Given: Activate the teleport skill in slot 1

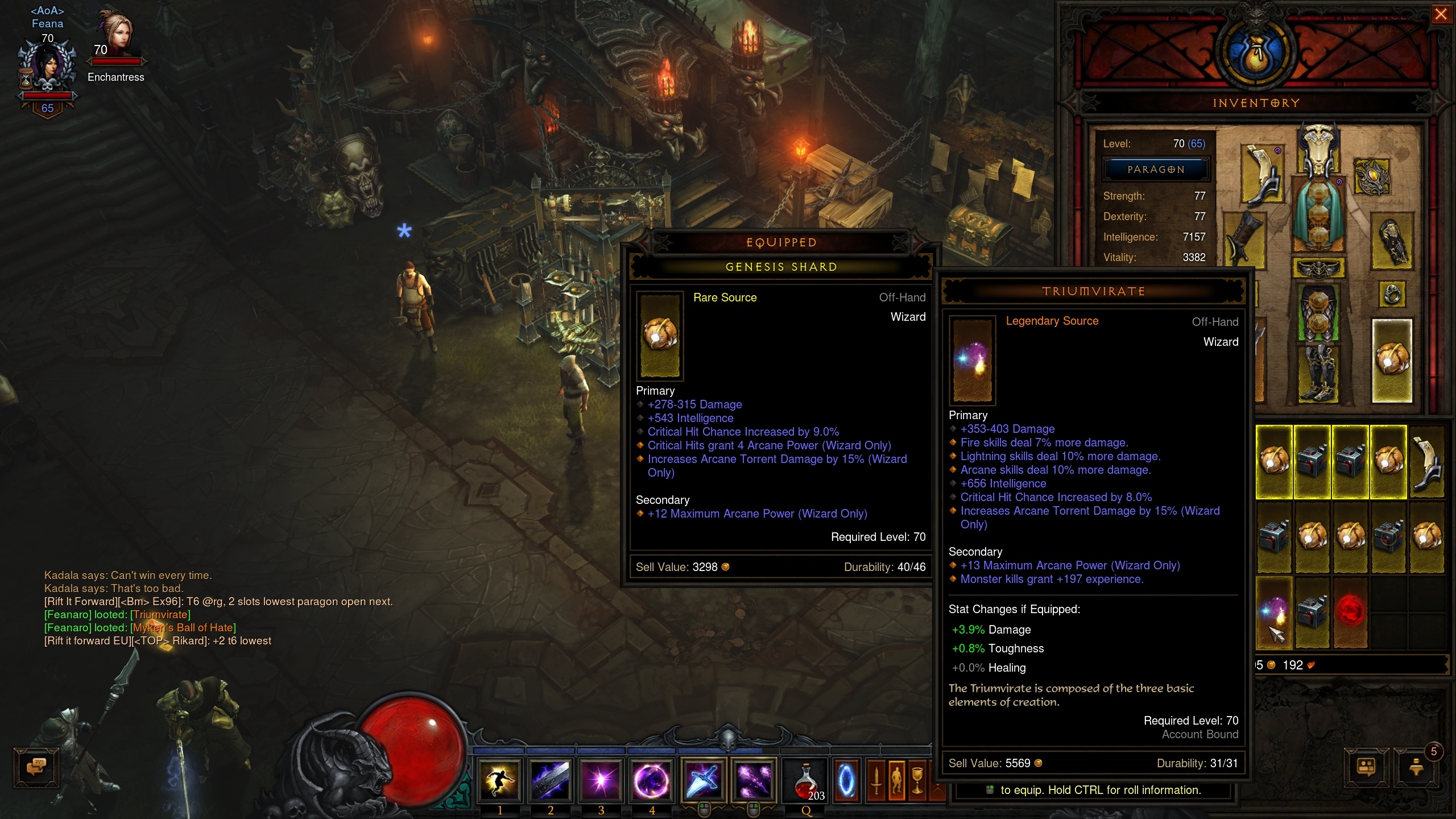Looking at the screenshot, I should point(500,780).
